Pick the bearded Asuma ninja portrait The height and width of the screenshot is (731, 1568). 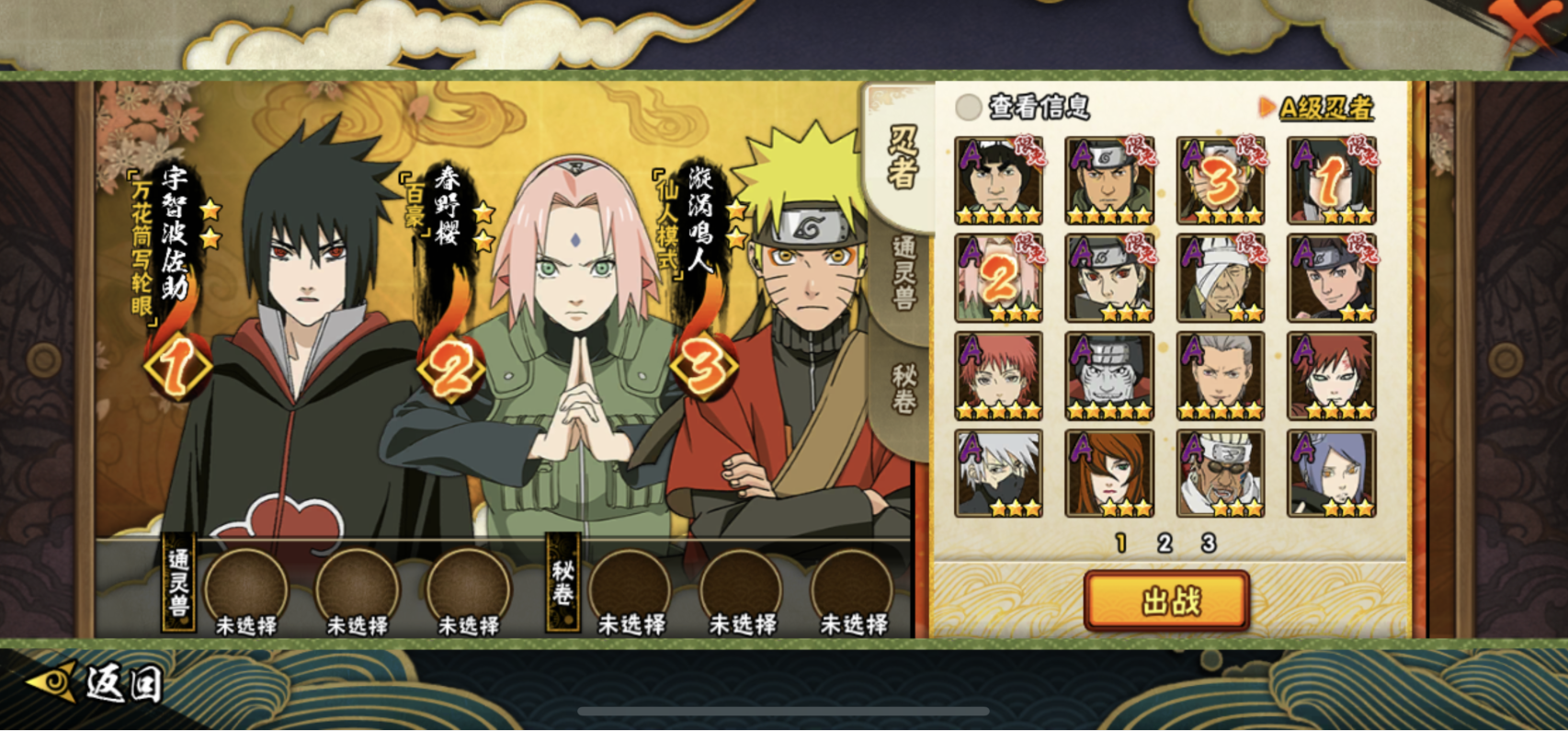(x=1109, y=181)
